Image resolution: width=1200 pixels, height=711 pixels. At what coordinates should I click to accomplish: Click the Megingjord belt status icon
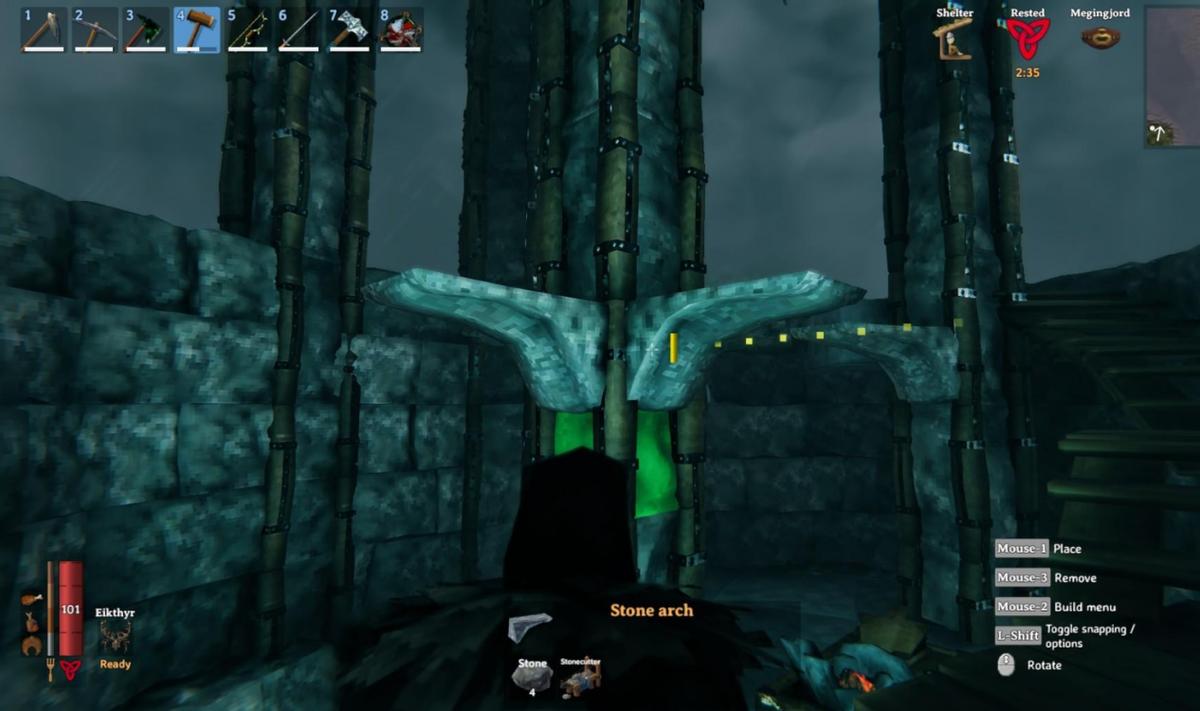click(x=1100, y=38)
